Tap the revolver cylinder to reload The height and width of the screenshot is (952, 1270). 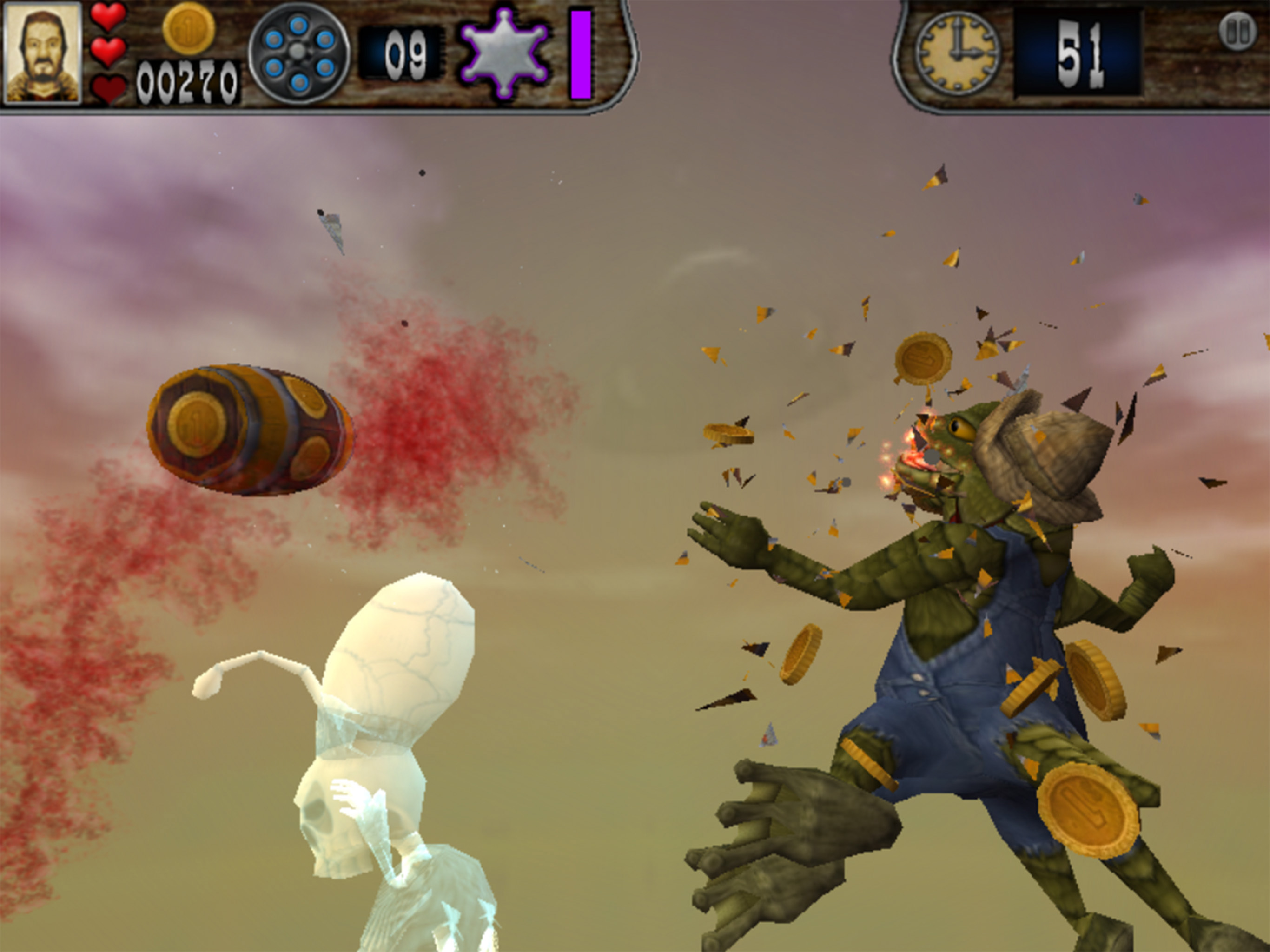[x=298, y=53]
